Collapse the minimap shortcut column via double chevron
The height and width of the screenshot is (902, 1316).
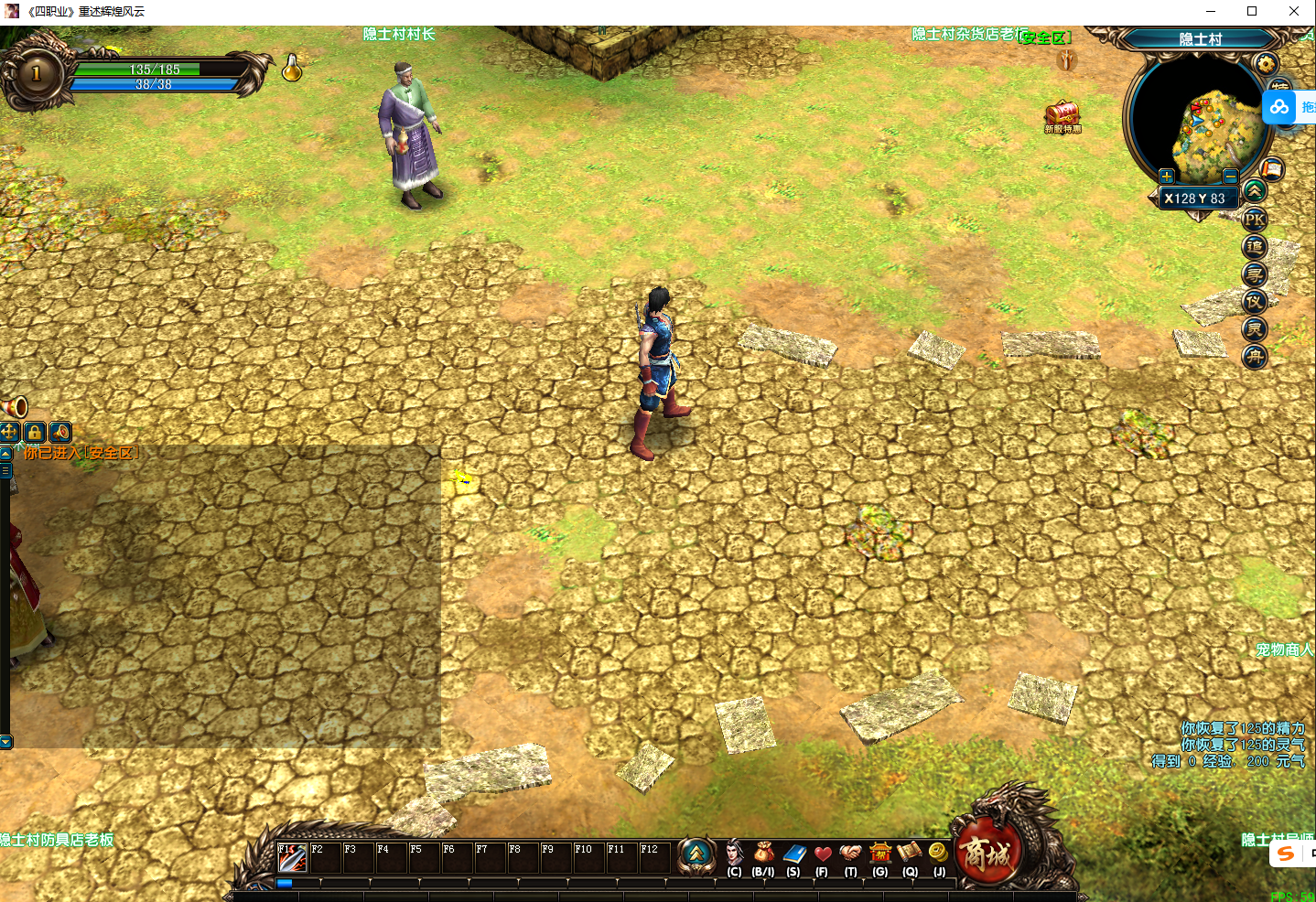[1255, 190]
